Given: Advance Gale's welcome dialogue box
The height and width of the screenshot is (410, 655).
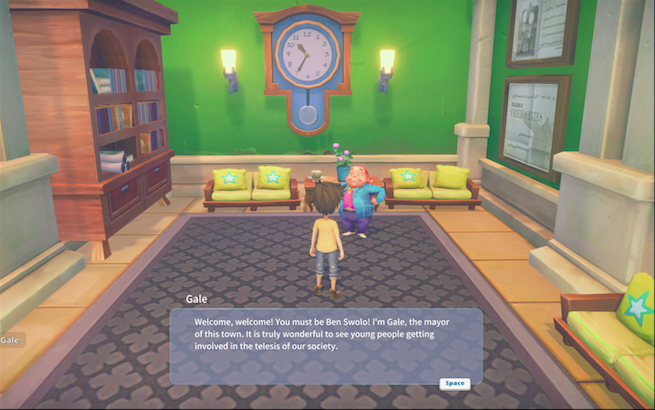Looking at the screenshot, I should (453, 383).
